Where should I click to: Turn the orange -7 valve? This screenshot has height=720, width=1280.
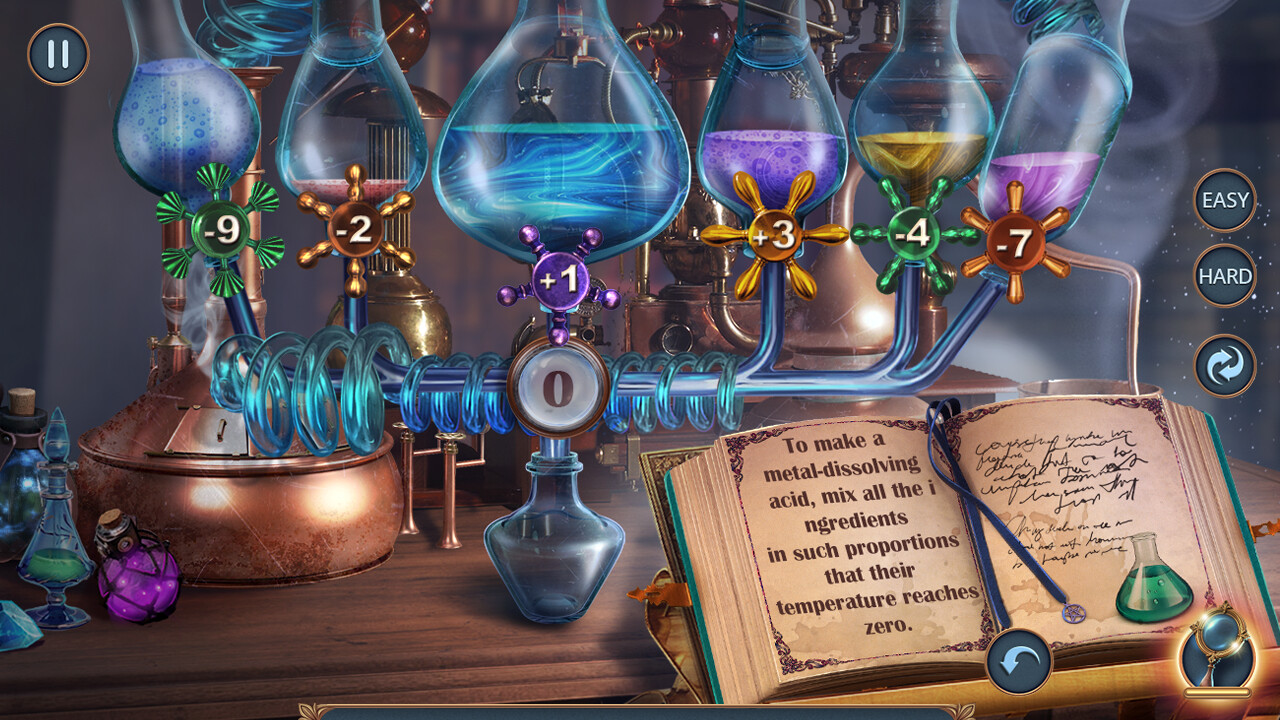click(1013, 241)
